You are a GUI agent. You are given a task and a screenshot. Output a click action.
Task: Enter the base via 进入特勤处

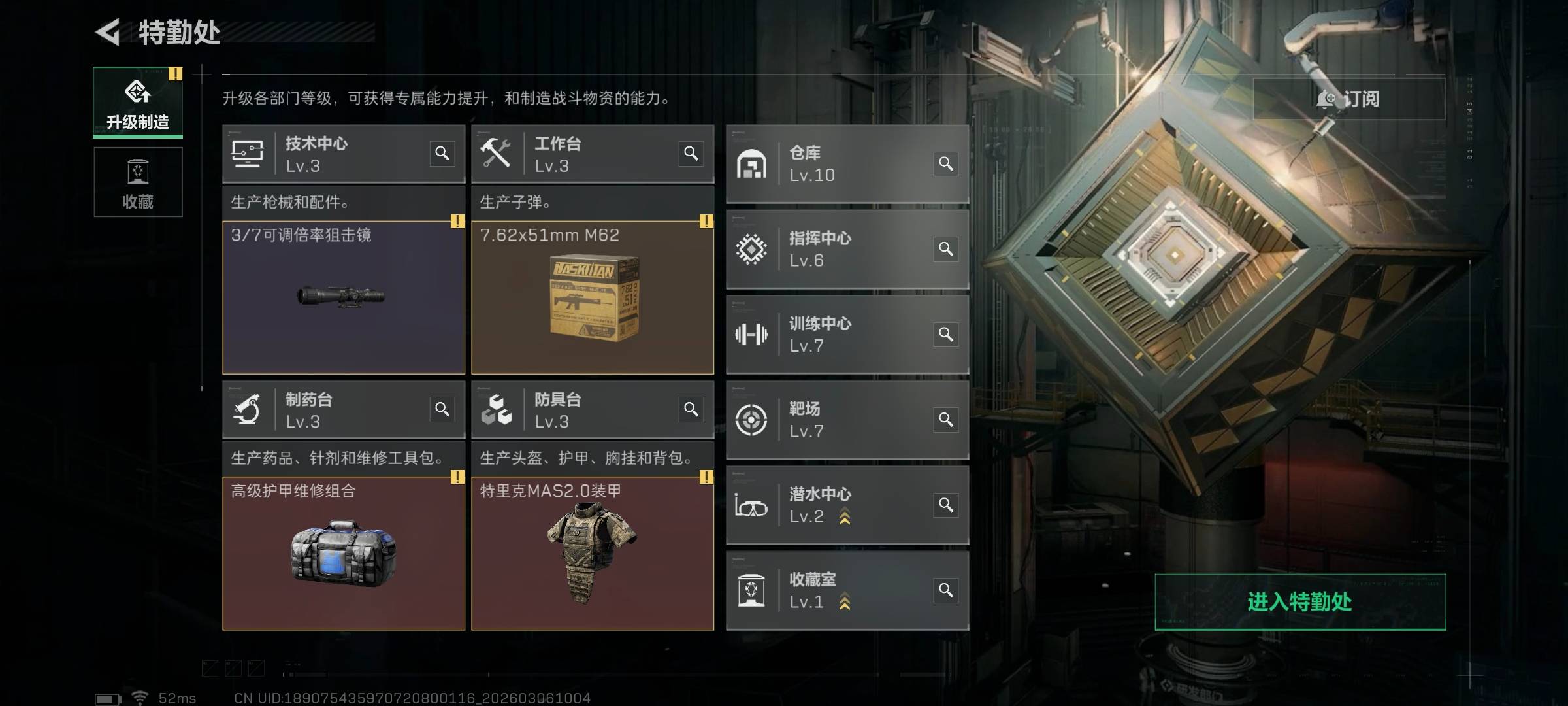point(1299,601)
